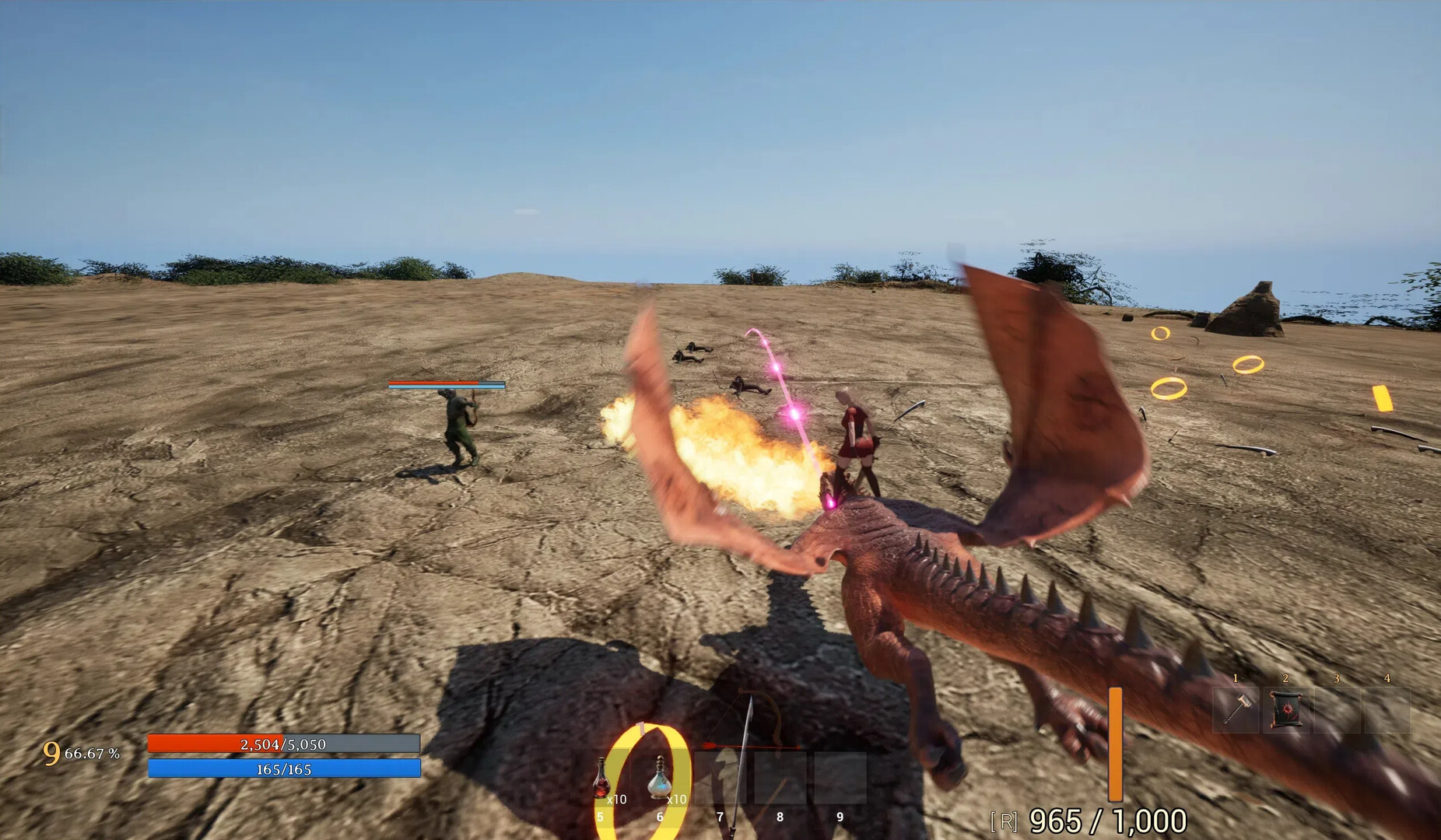
Task: Activate empty hotbar slot 9
Action: [x=840, y=778]
